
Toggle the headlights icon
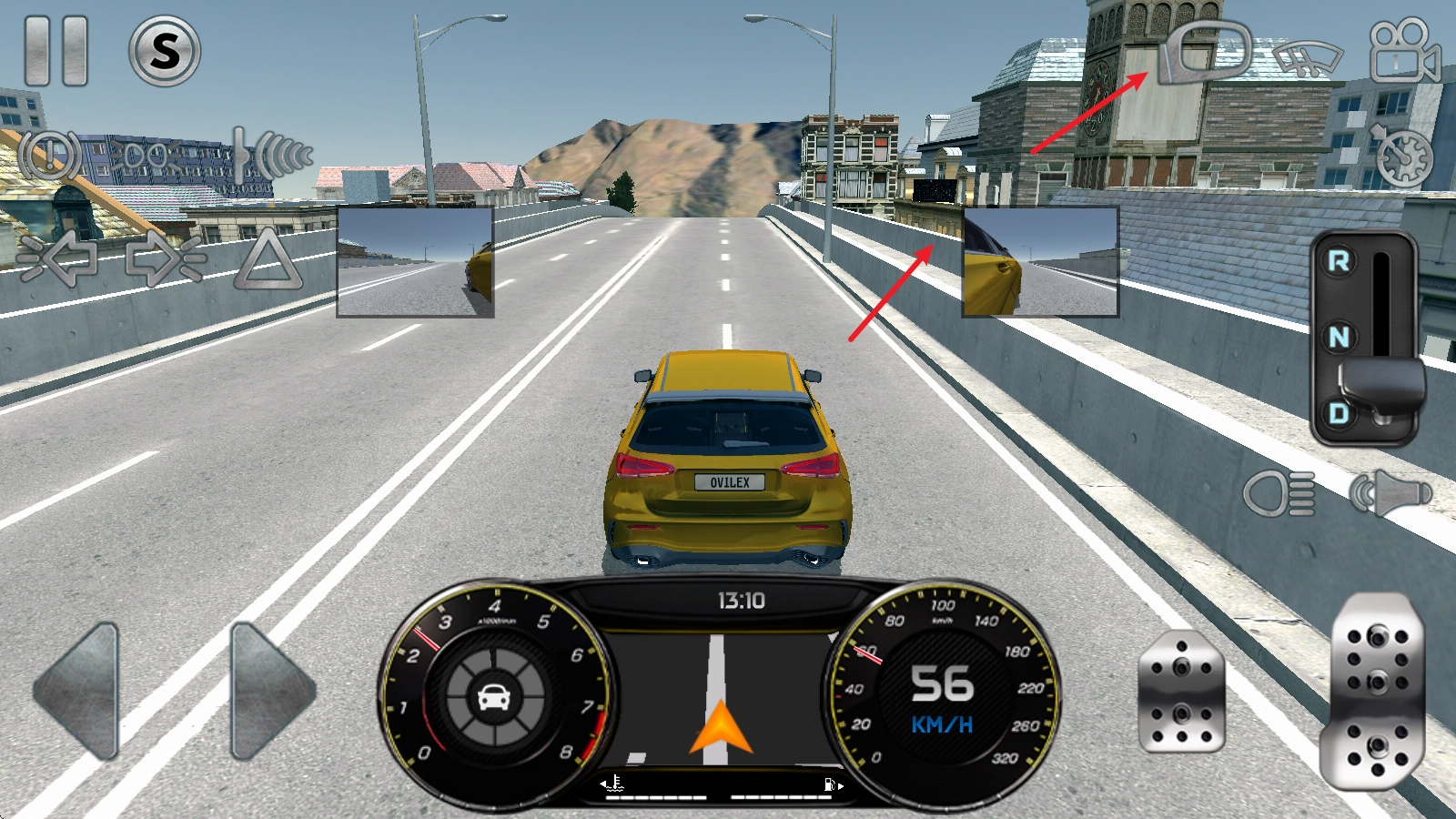point(1279,494)
